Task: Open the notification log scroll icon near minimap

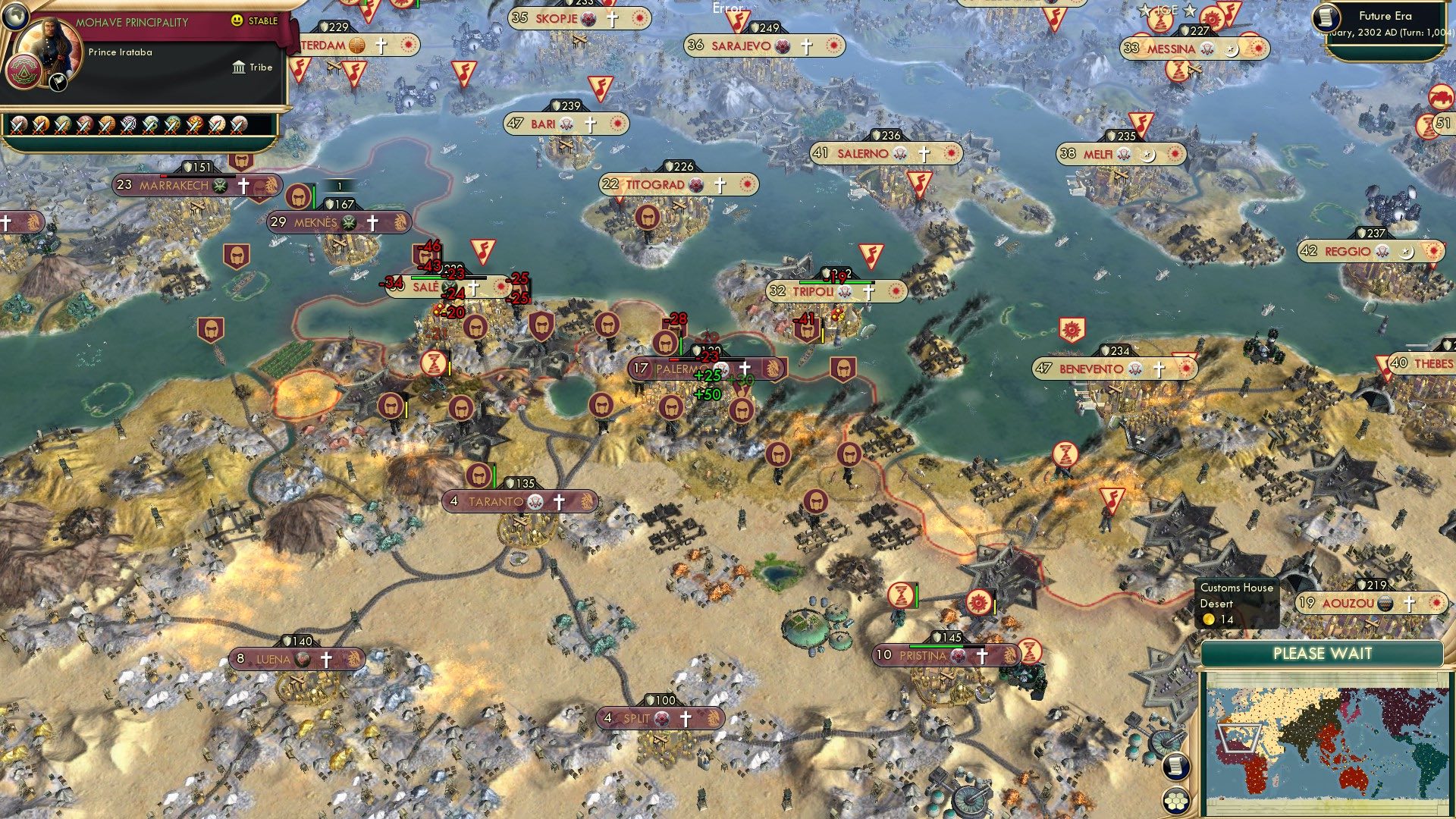Action: [x=1176, y=767]
